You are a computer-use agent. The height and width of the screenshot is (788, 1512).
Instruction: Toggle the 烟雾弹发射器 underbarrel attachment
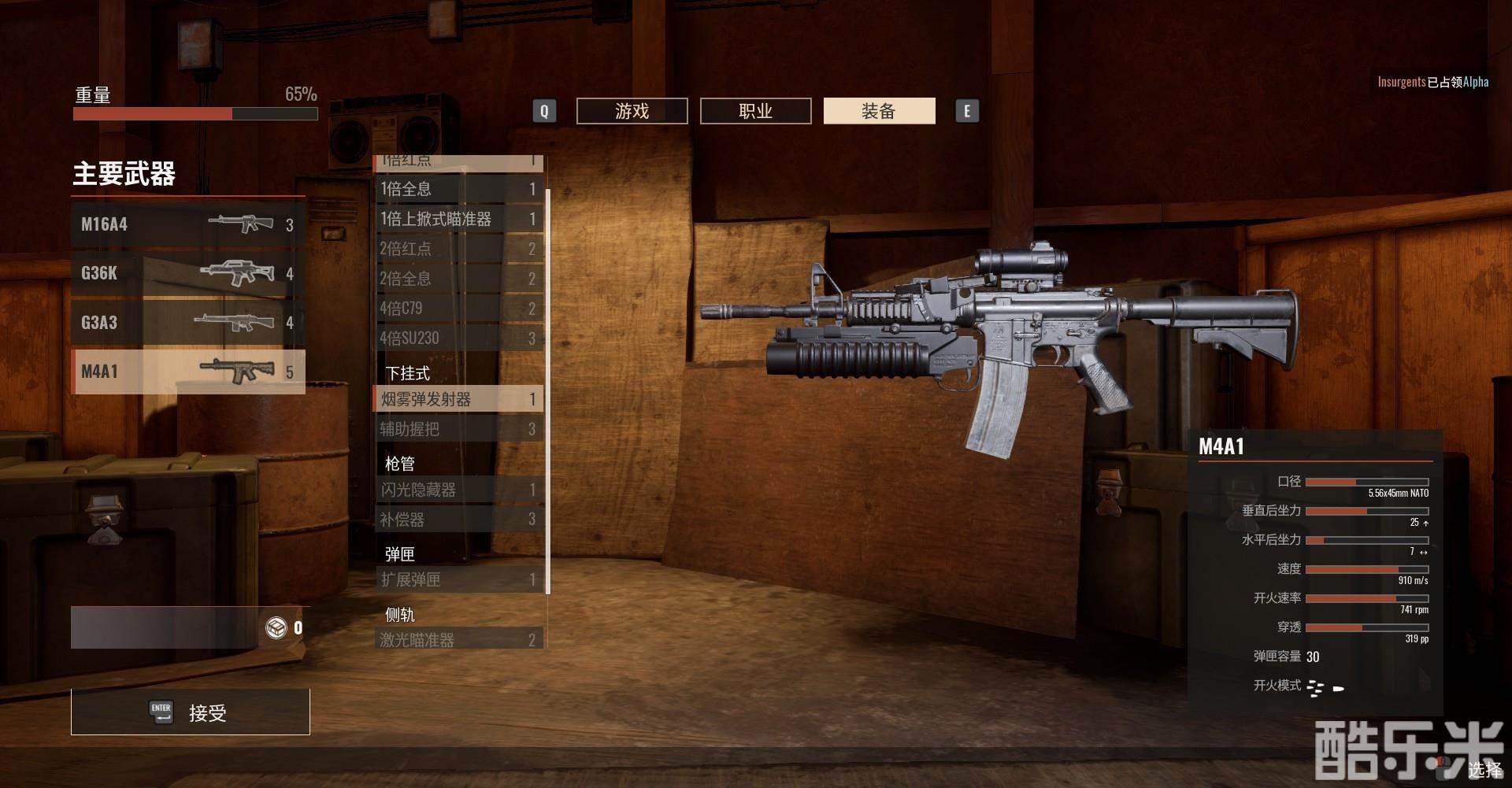pos(458,399)
